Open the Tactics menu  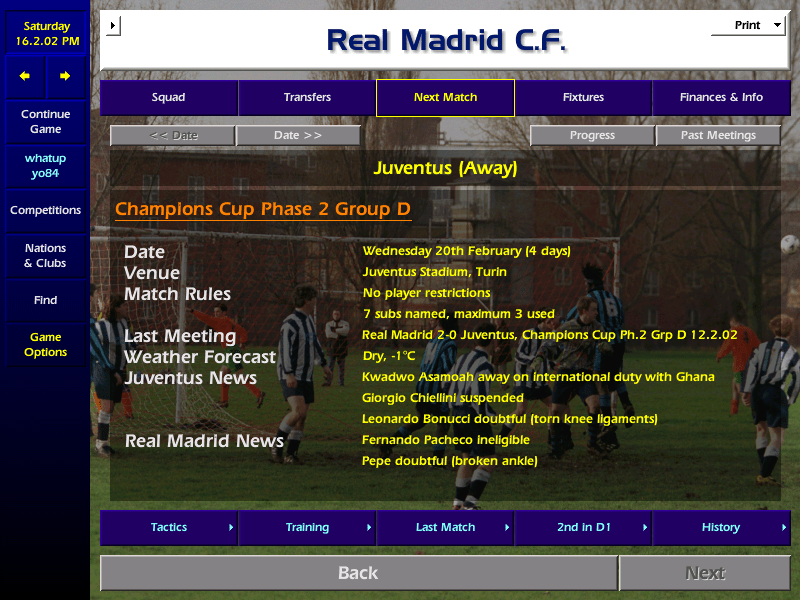pos(169,528)
